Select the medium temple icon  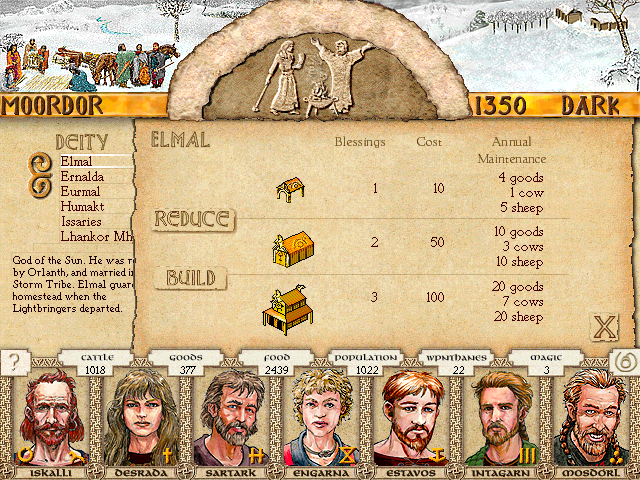pyautogui.click(x=291, y=247)
